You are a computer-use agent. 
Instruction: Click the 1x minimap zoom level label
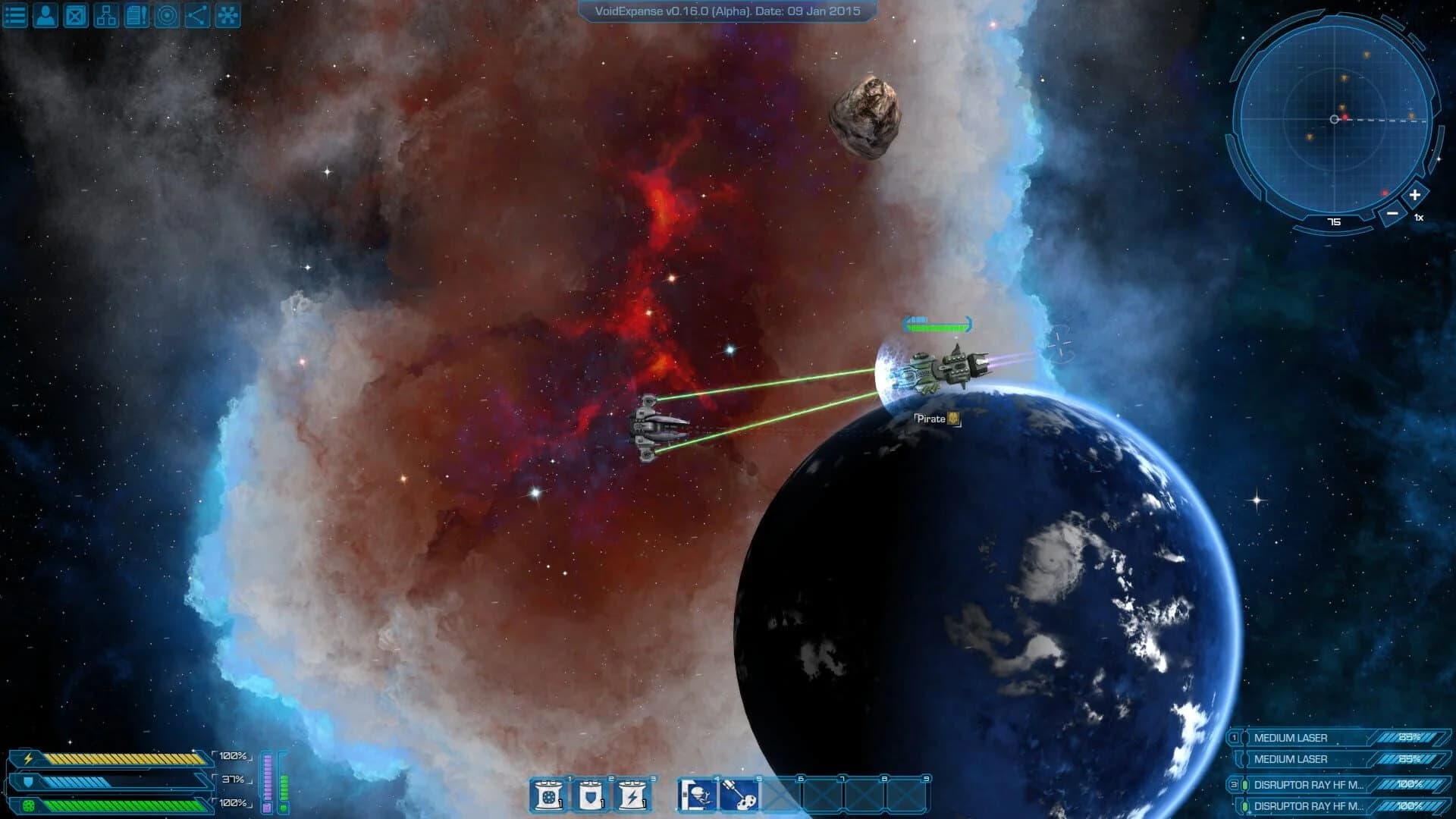[1417, 218]
